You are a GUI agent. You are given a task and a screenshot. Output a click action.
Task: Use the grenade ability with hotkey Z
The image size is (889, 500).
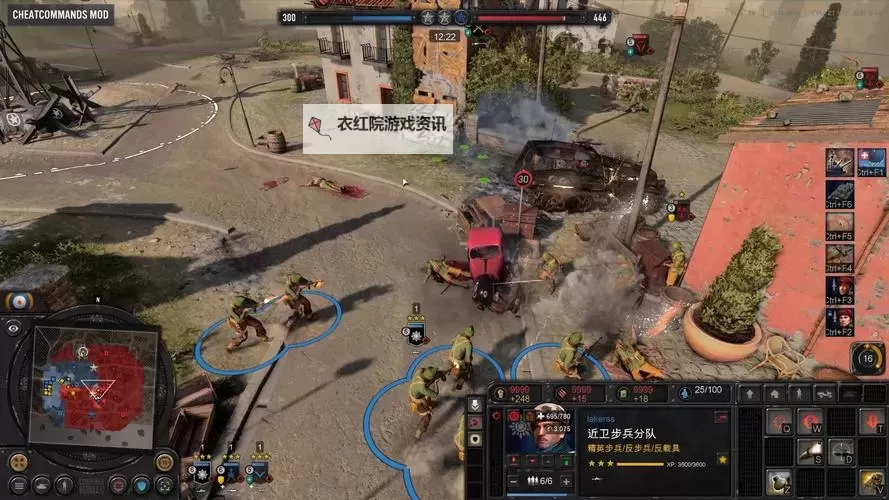tap(779, 481)
